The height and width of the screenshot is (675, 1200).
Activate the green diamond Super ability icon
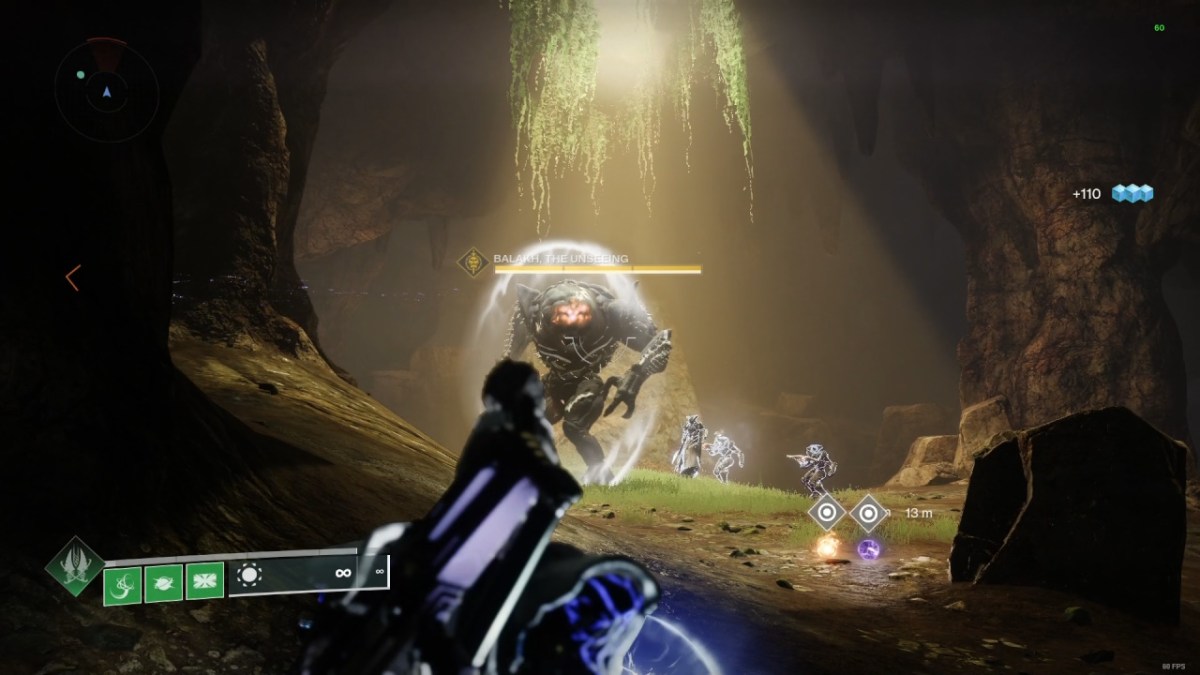(x=75, y=568)
